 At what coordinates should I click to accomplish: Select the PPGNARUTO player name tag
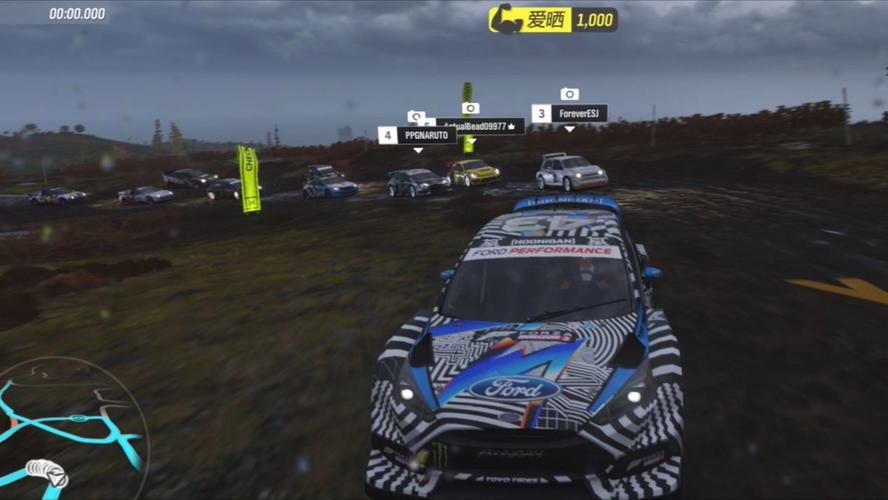(418, 135)
